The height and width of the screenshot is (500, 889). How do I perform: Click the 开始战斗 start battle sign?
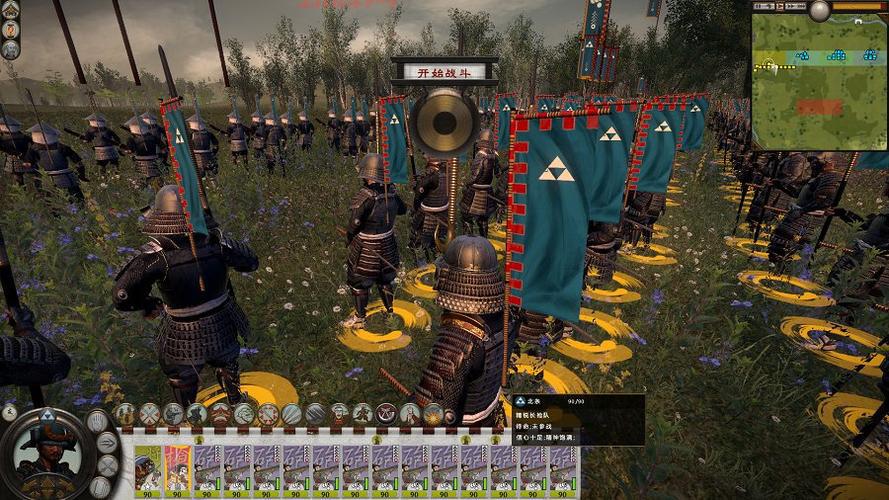445,71
